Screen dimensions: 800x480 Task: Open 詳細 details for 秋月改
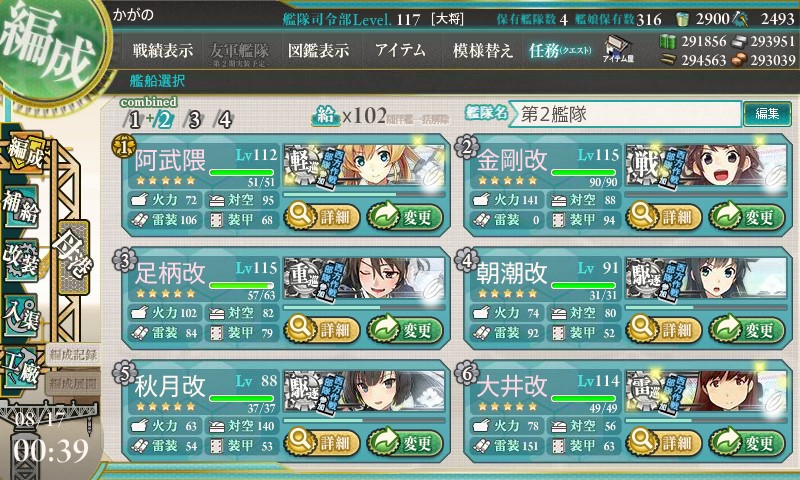[x=320, y=441]
